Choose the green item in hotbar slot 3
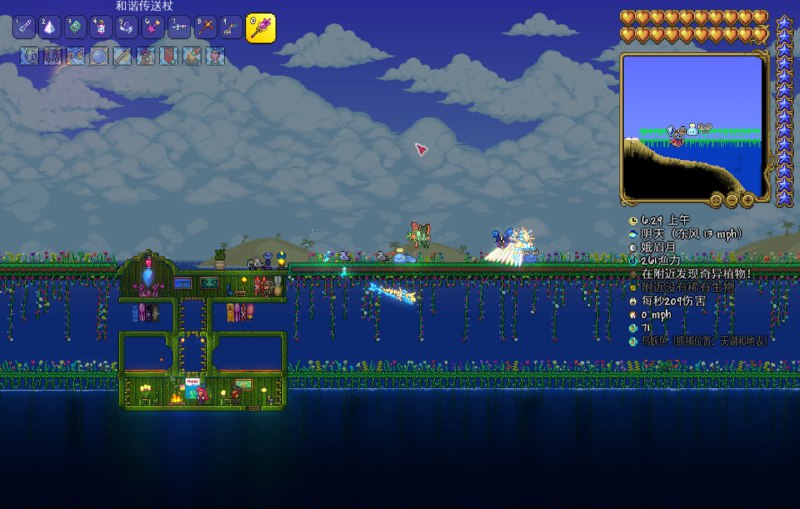Viewport: 800px width, 509px height. coord(76,27)
